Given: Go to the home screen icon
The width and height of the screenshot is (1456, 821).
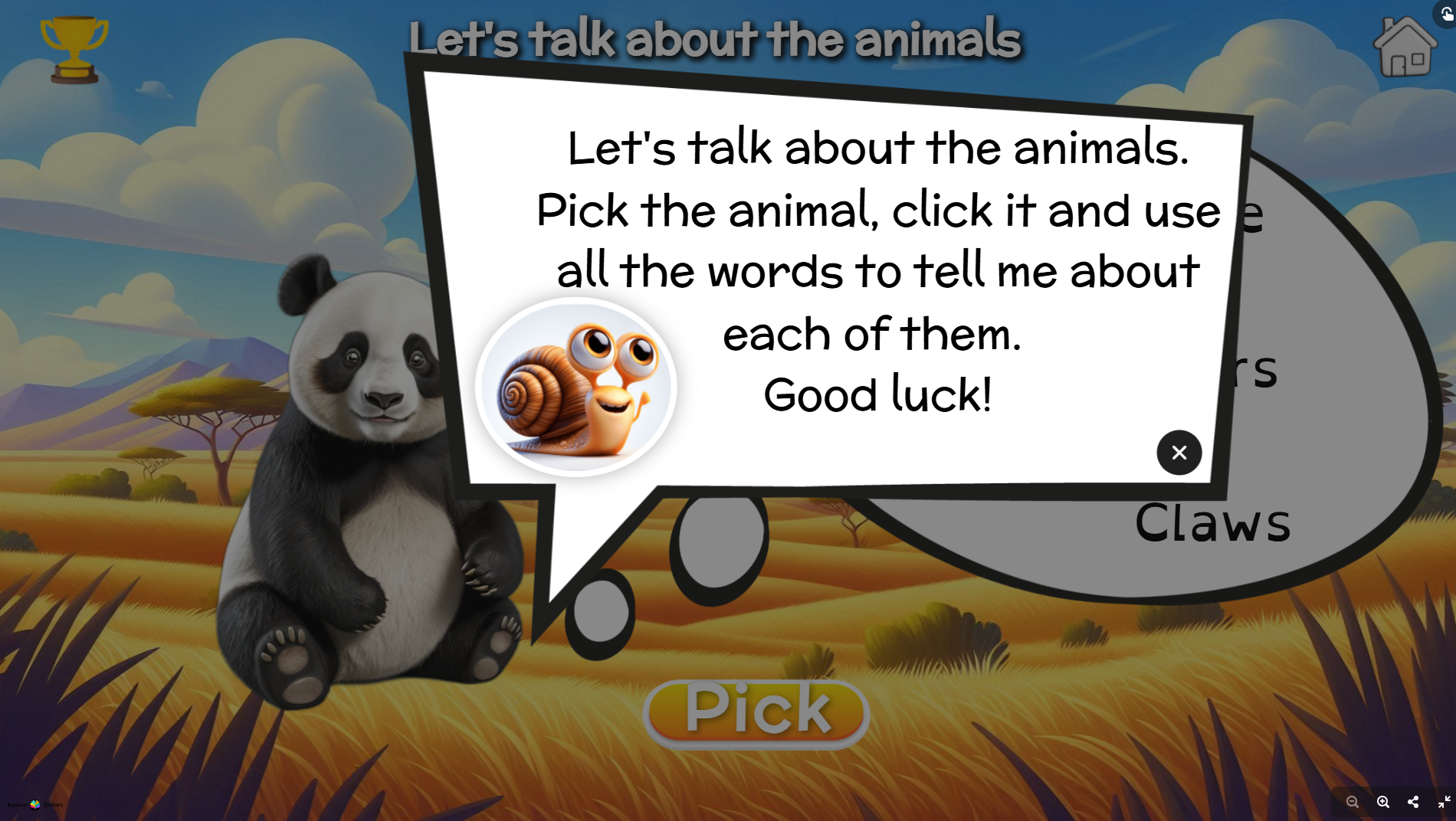Looking at the screenshot, I should (1405, 47).
